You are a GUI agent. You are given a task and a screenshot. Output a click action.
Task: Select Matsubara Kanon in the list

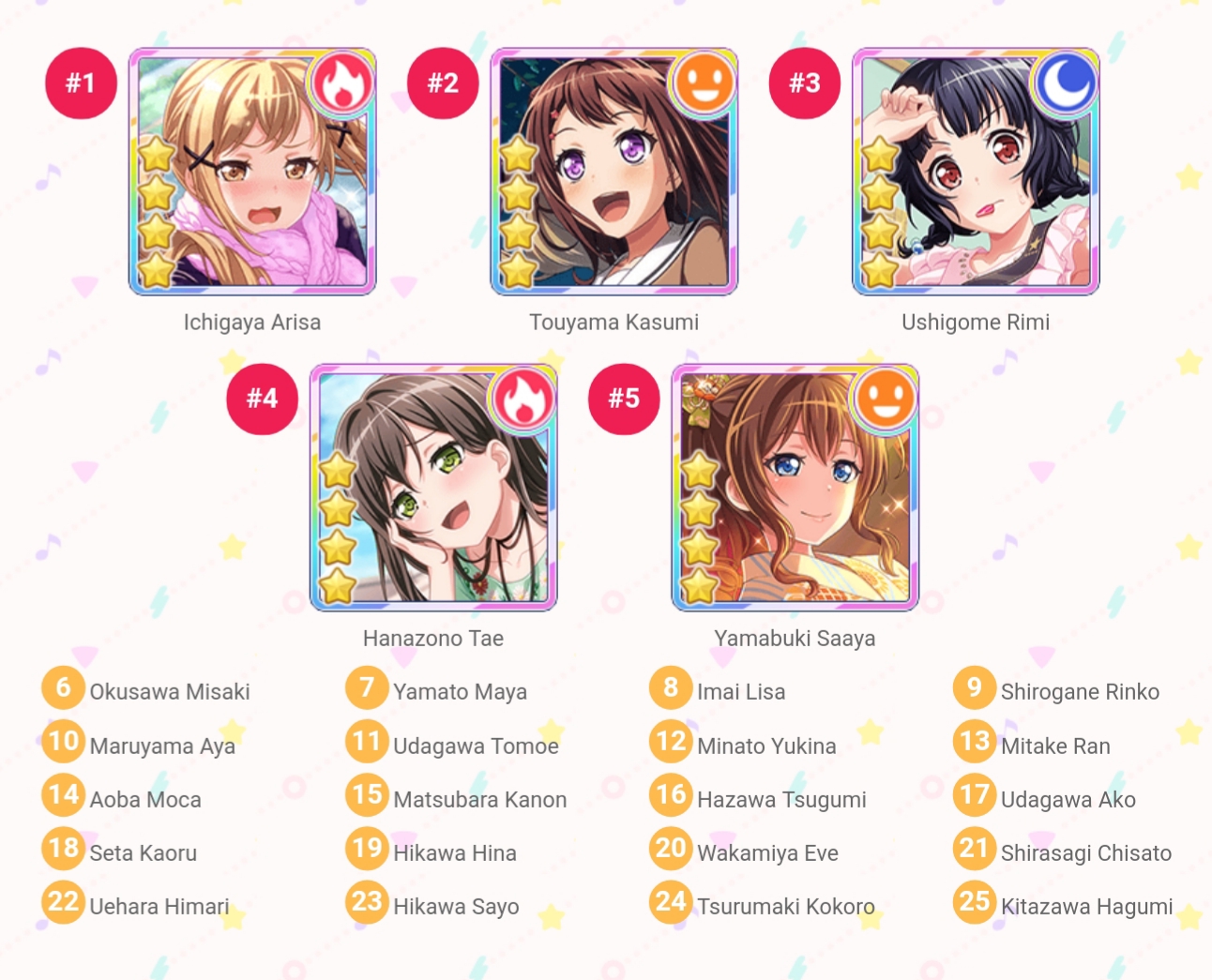coord(479,800)
